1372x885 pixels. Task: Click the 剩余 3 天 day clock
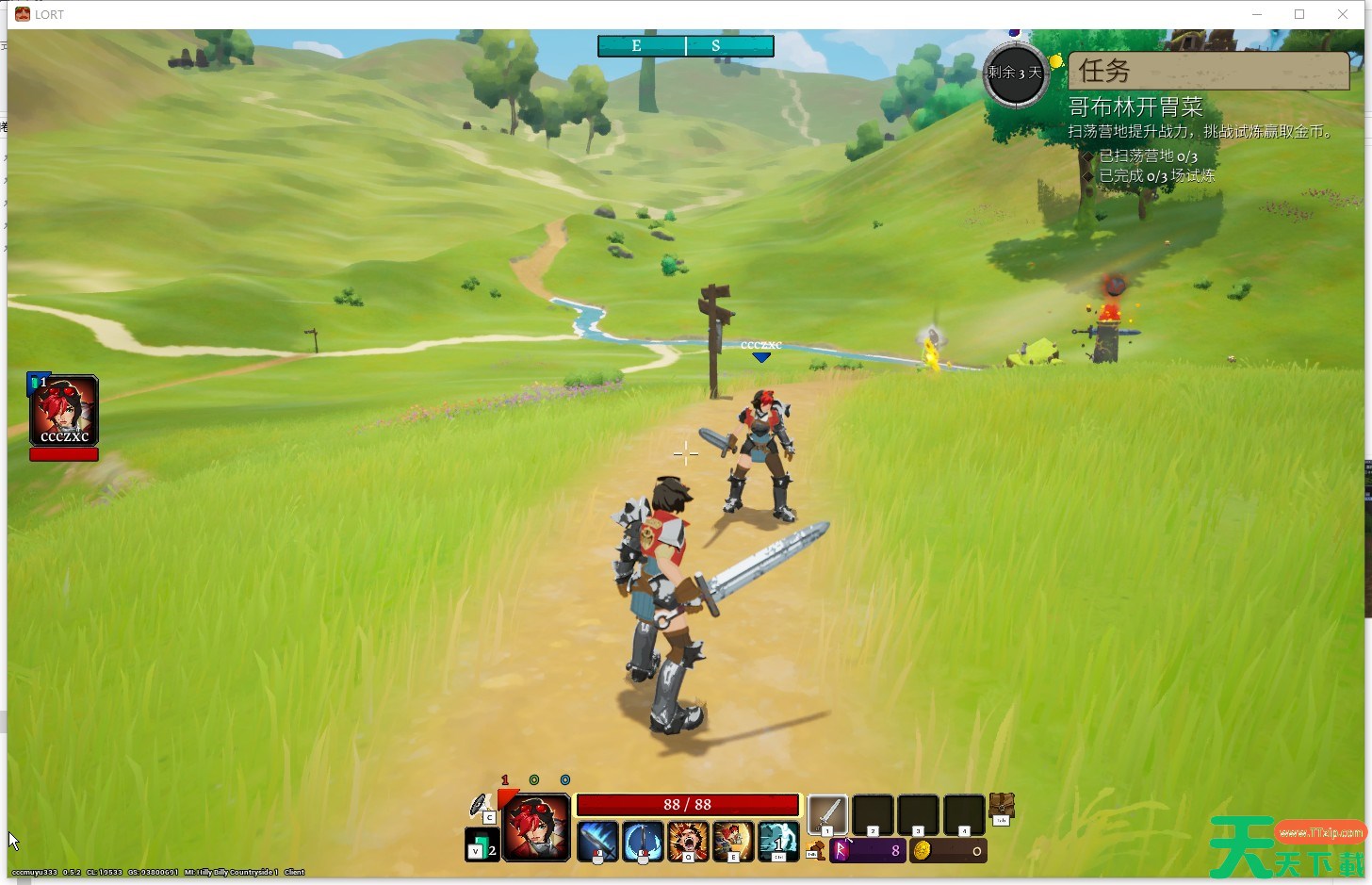[x=1015, y=74]
